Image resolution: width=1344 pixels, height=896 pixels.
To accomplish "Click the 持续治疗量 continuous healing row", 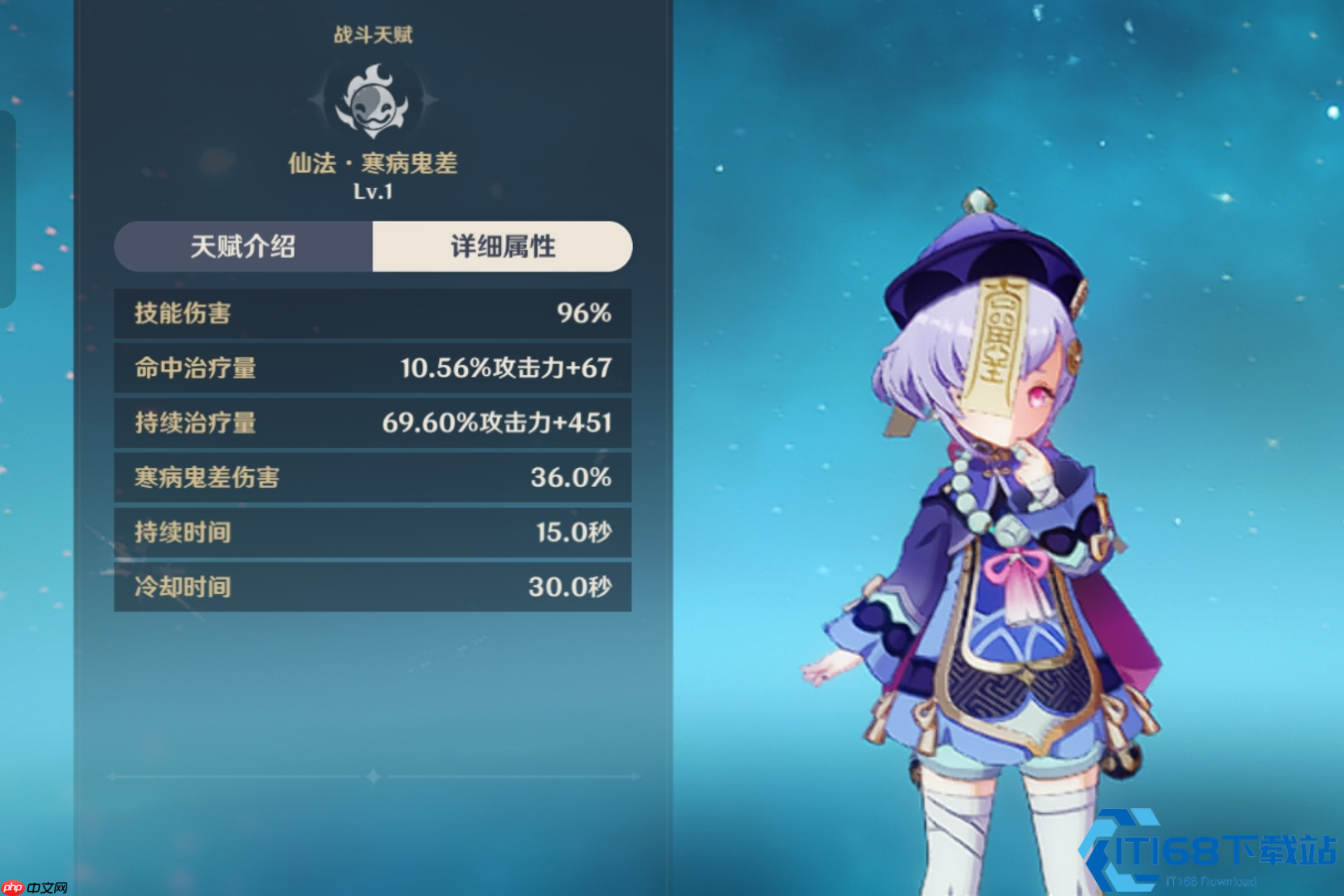I will point(373,423).
